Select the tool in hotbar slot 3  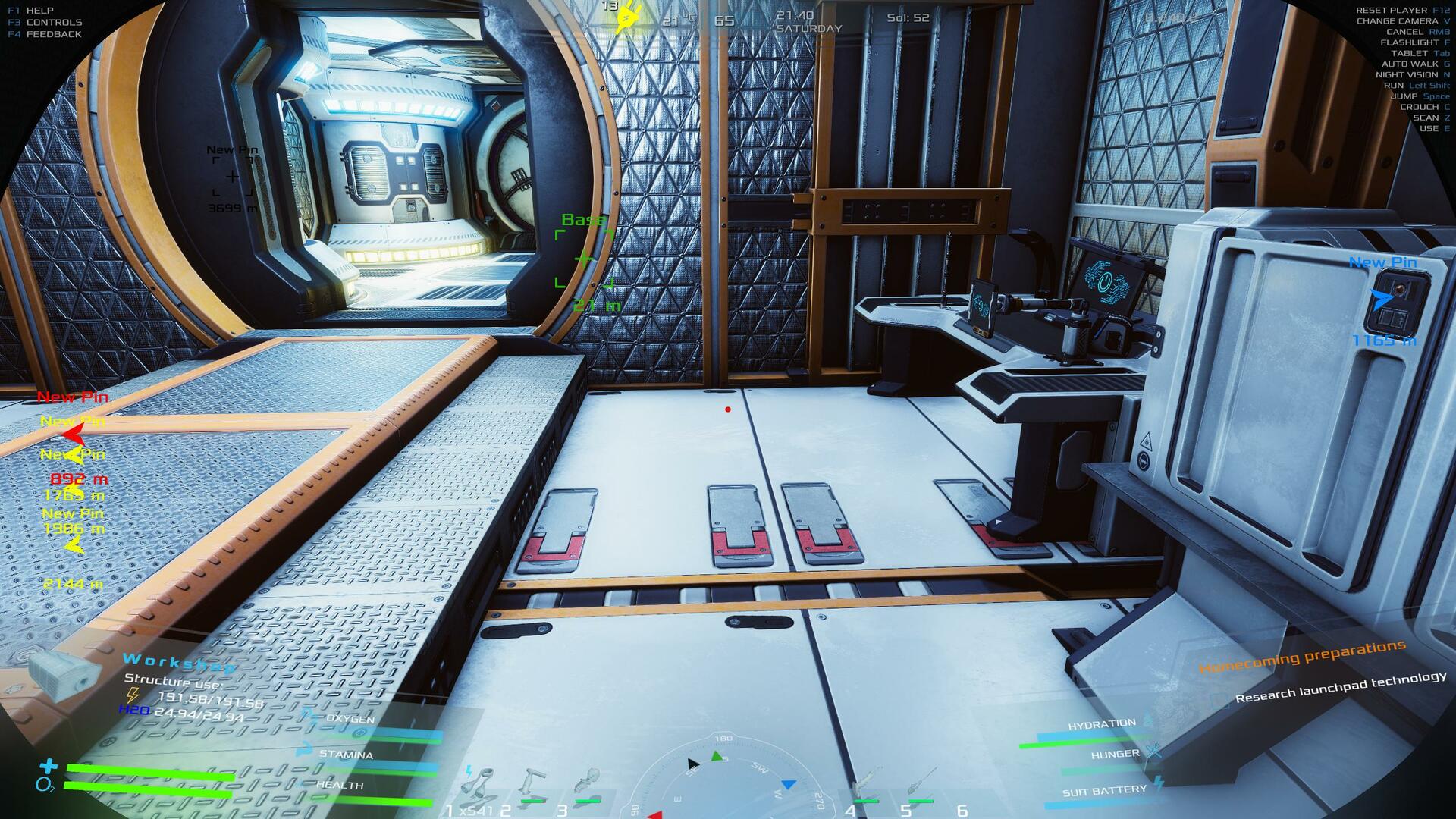coord(588,784)
